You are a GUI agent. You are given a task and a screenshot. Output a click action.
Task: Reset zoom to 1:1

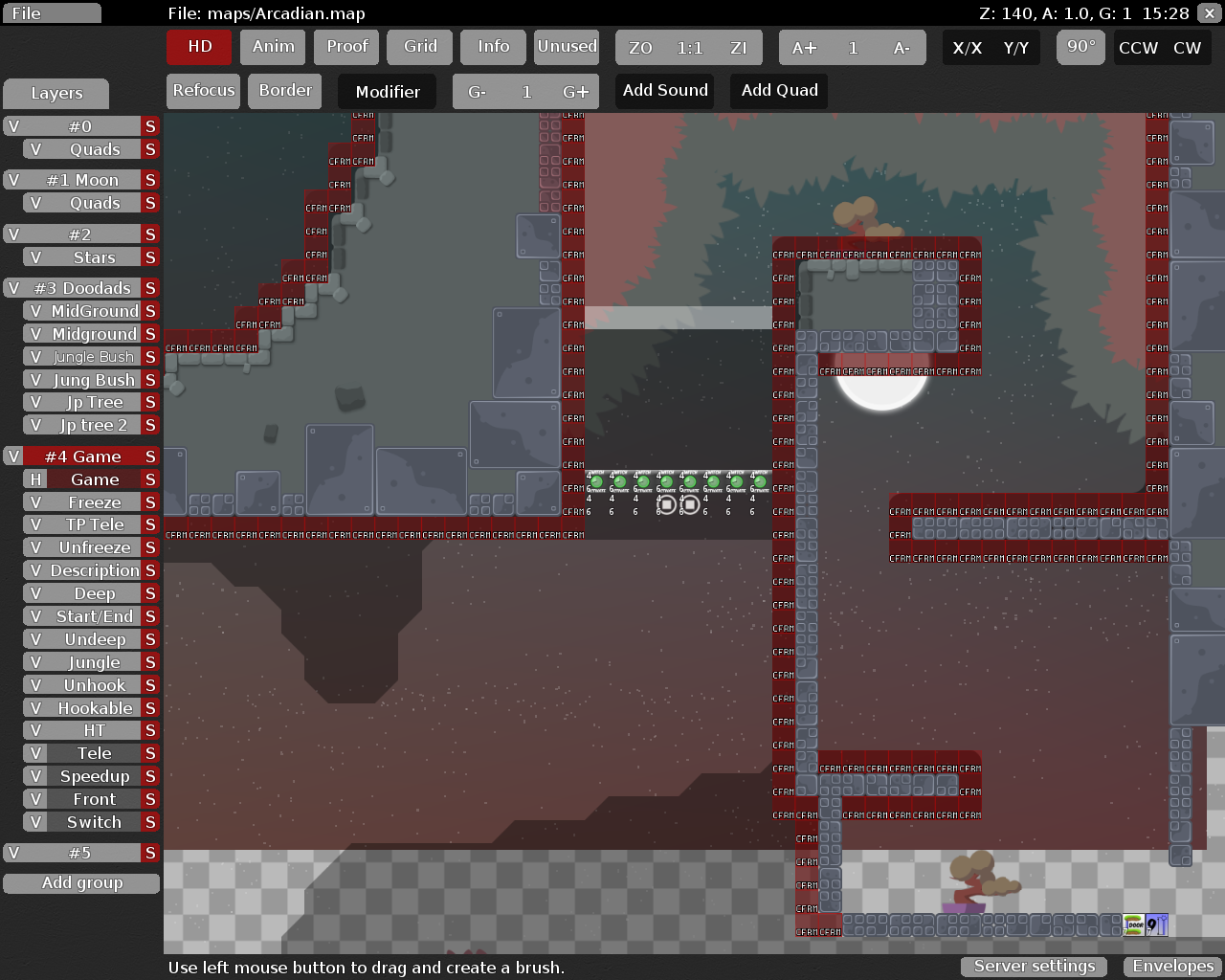click(689, 46)
